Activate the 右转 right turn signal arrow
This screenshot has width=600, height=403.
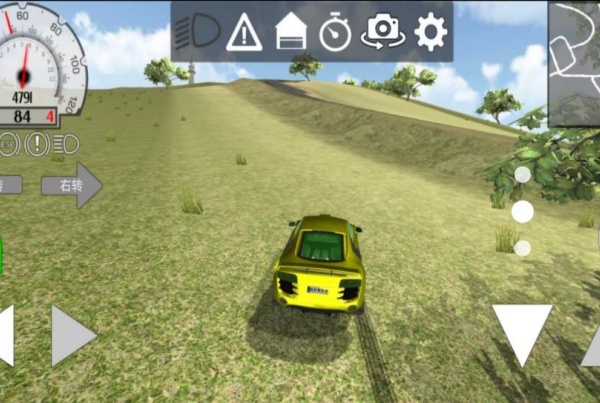[71, 185]
